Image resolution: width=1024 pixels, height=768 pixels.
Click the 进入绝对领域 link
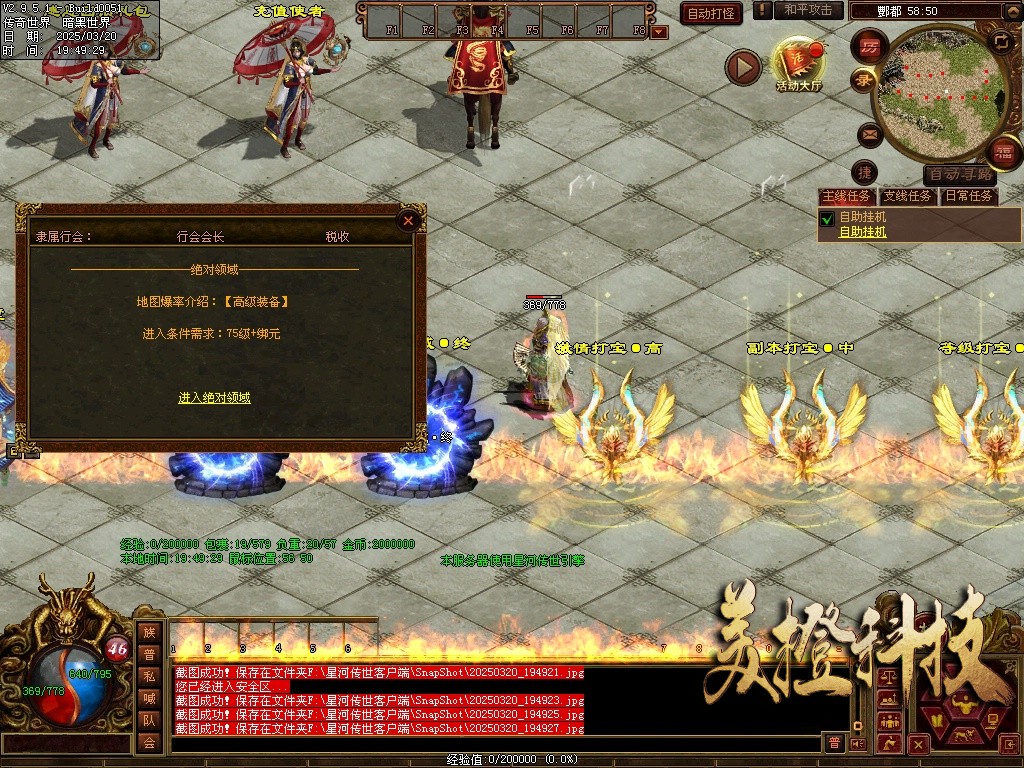(214, 398)
